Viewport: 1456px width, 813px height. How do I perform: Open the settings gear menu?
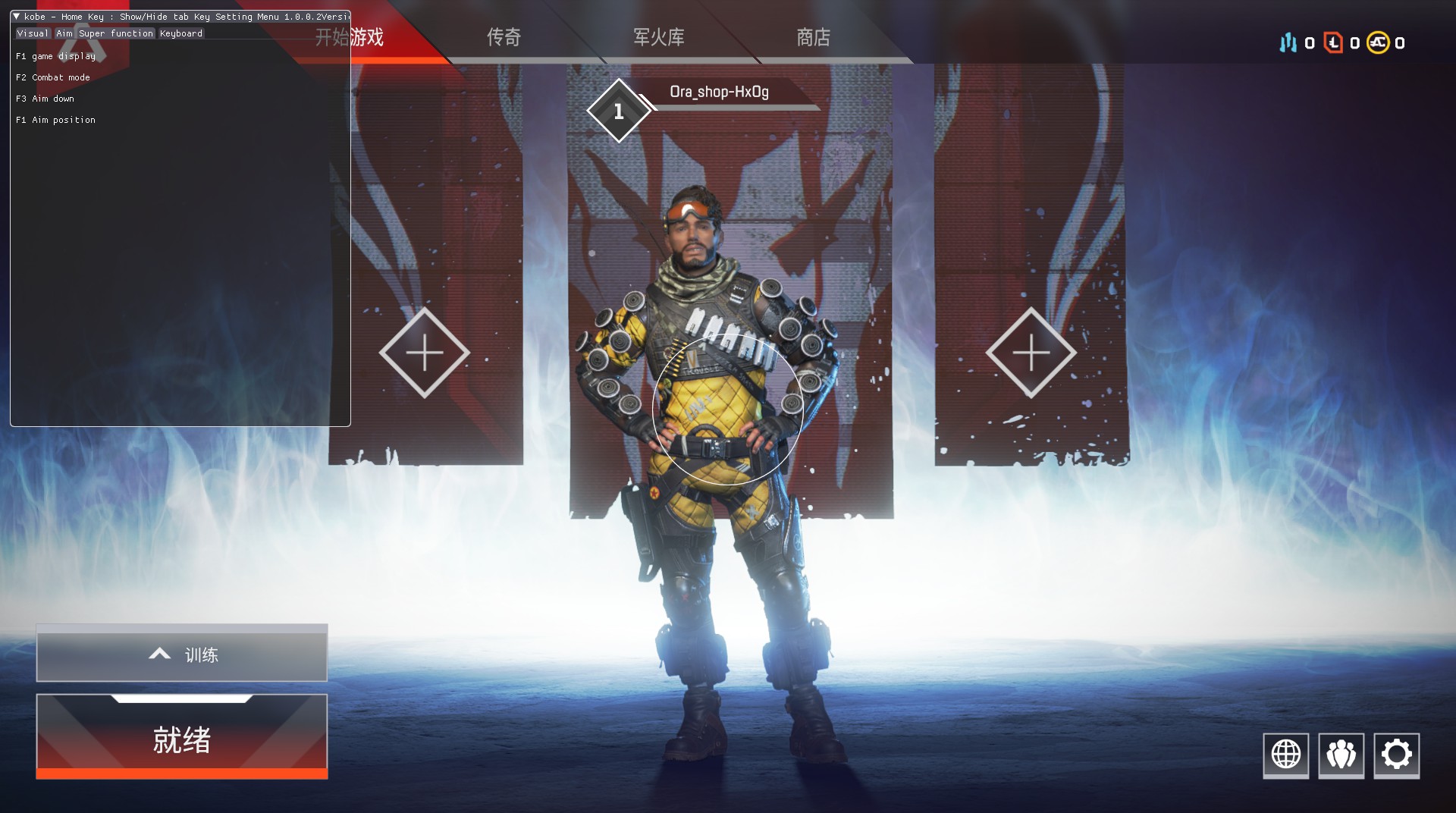(x=1396, y=755)
